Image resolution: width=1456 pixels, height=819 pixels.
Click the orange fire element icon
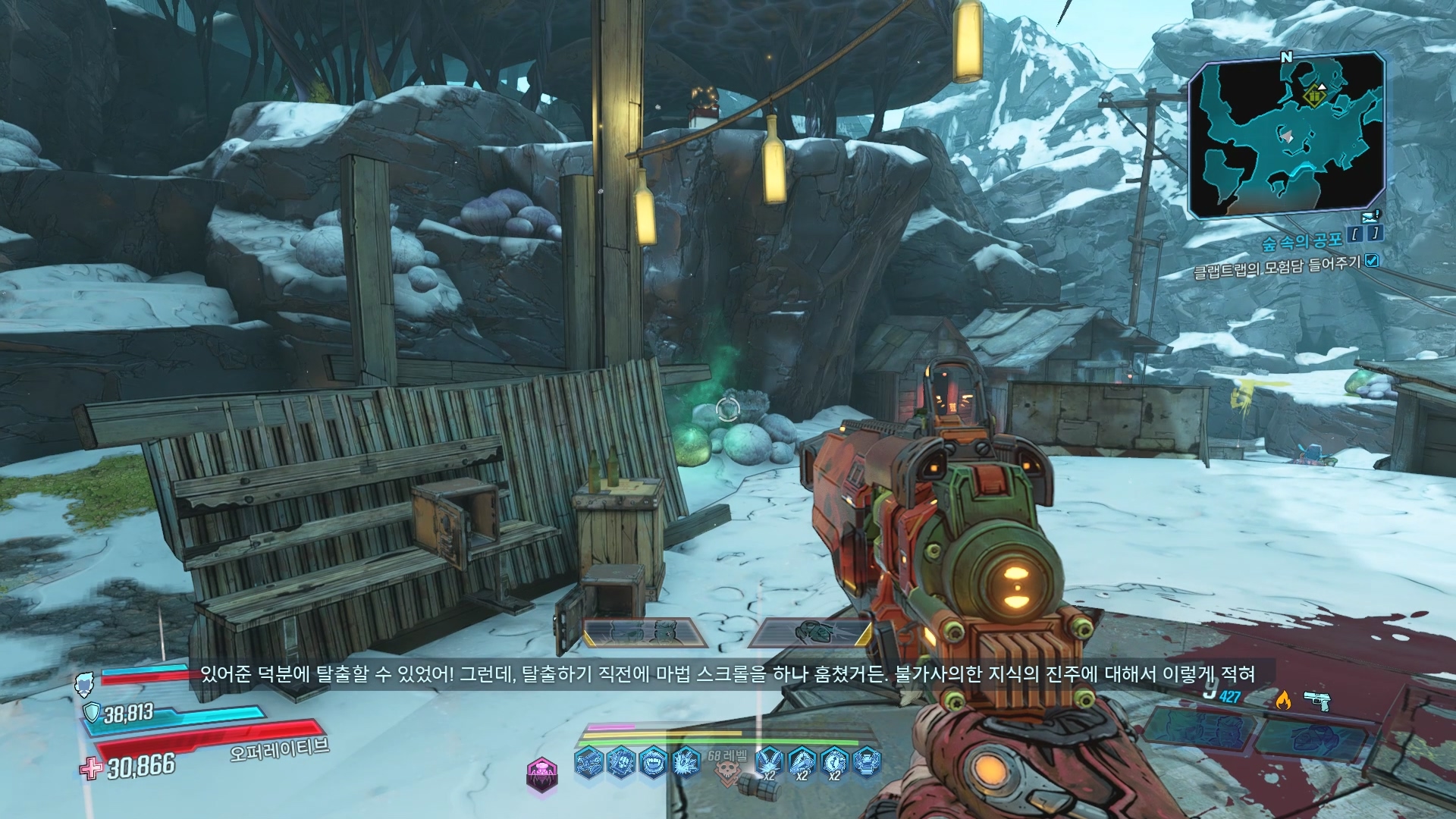click(x=1283, y=700)
